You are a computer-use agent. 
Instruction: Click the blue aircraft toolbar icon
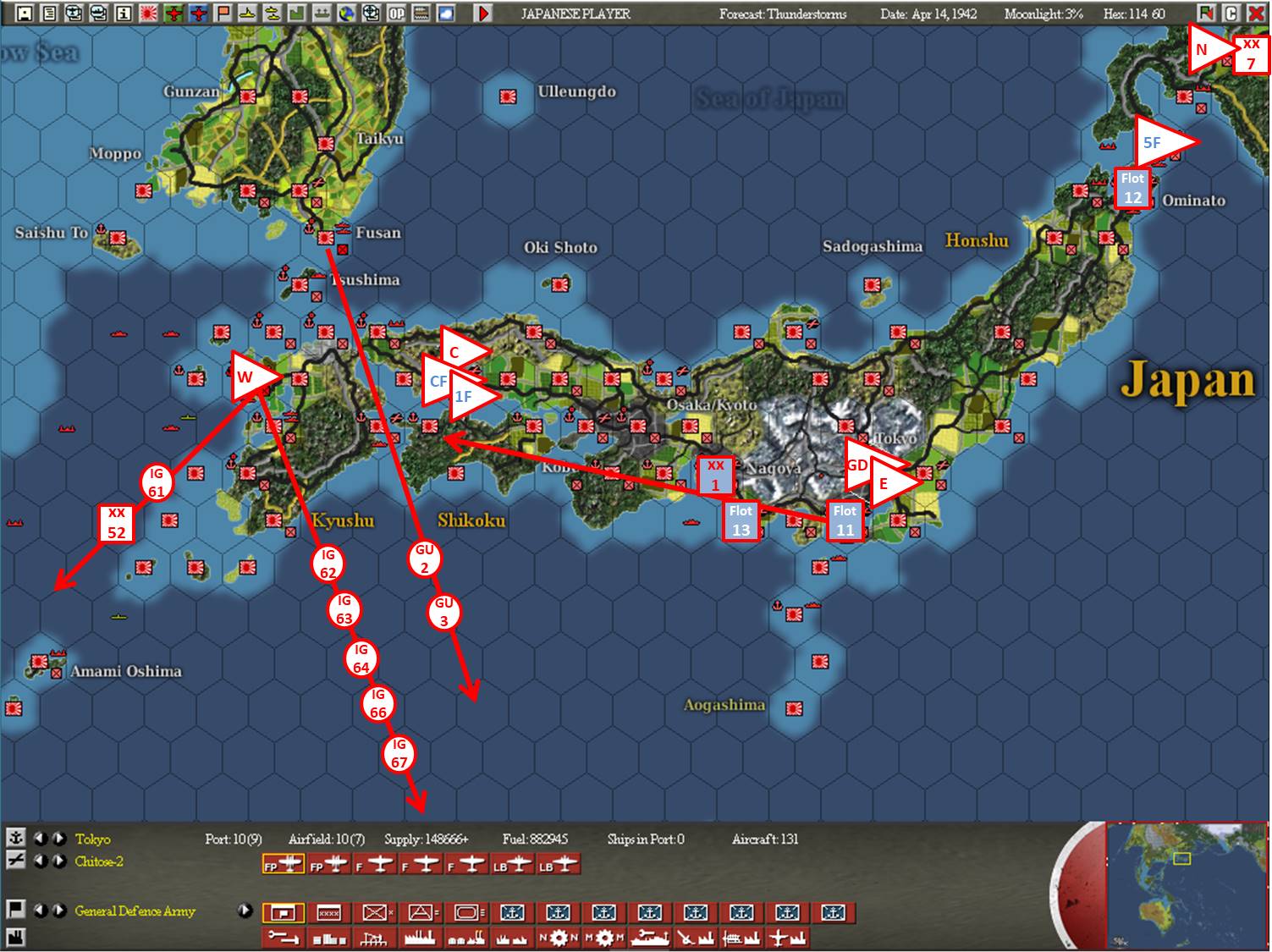(x=200, y=13)
